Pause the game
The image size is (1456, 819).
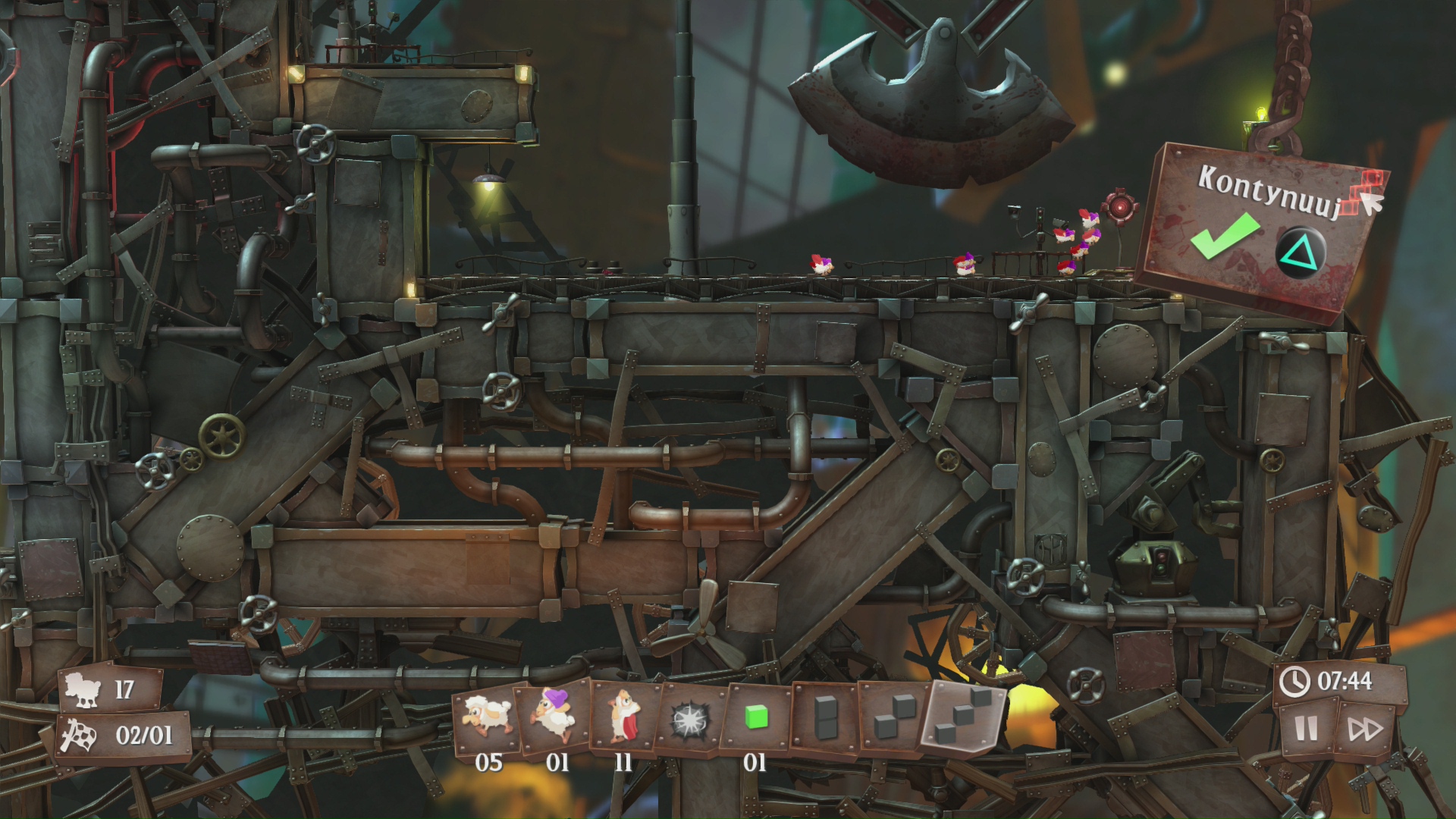(x=1307, y=729)
